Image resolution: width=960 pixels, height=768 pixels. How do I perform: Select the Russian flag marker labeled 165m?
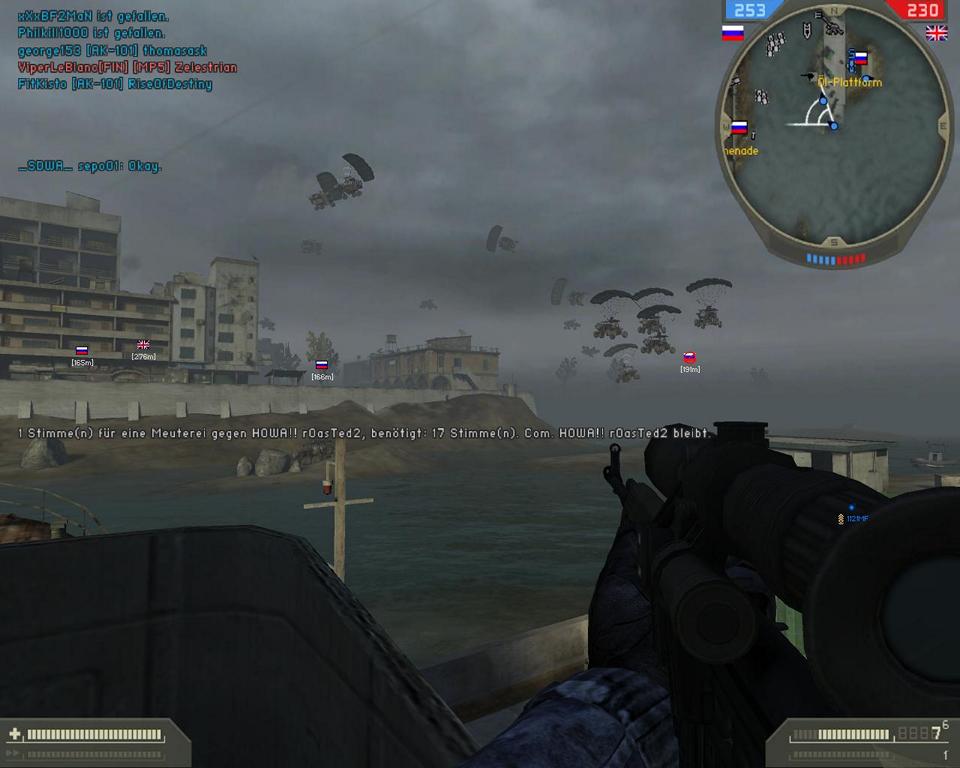click(x=82, y=351)
